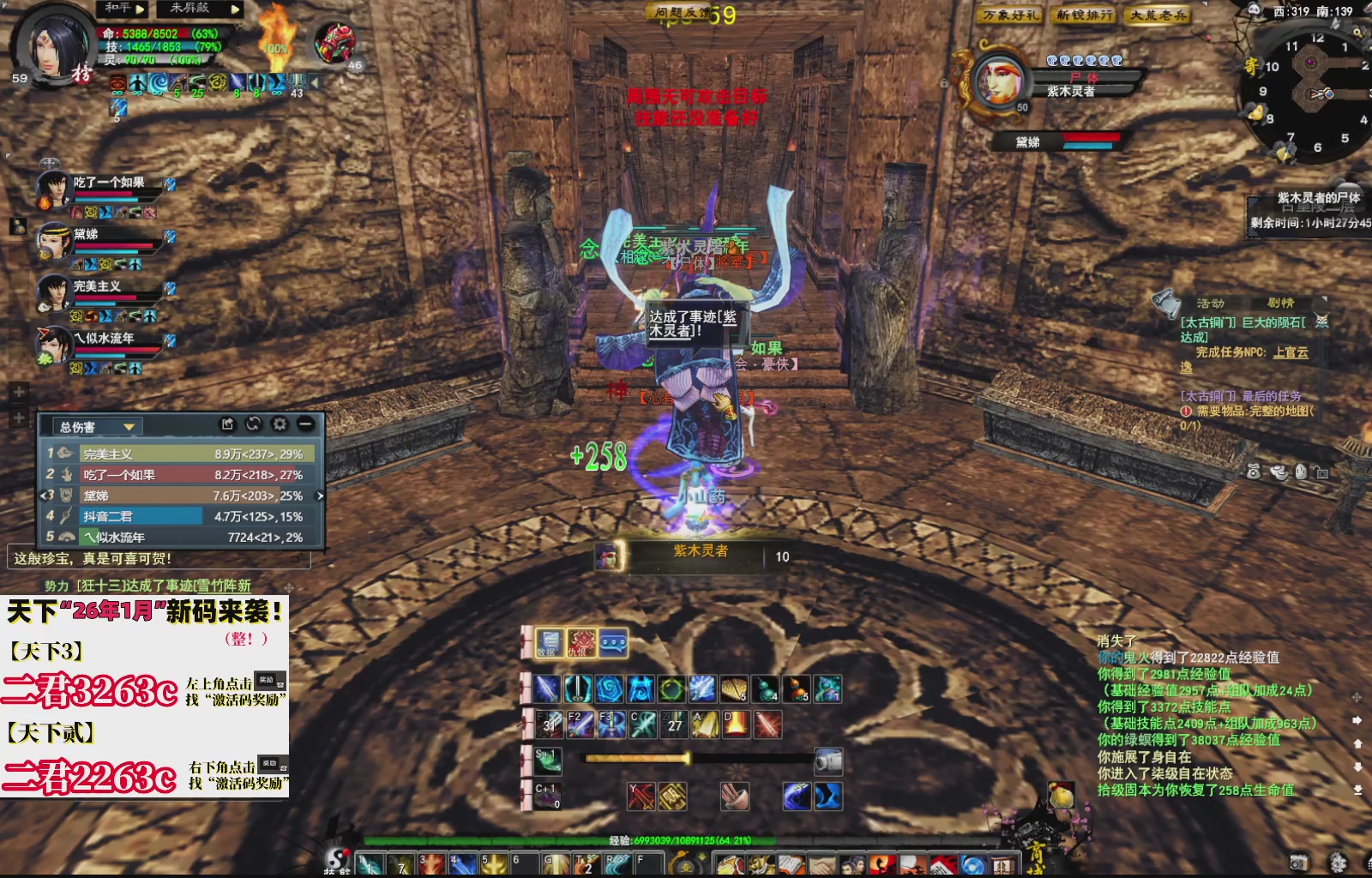Click the refresh icon on the damage statistics panel
Screen dimensions: 1372x878
[253, 424]
